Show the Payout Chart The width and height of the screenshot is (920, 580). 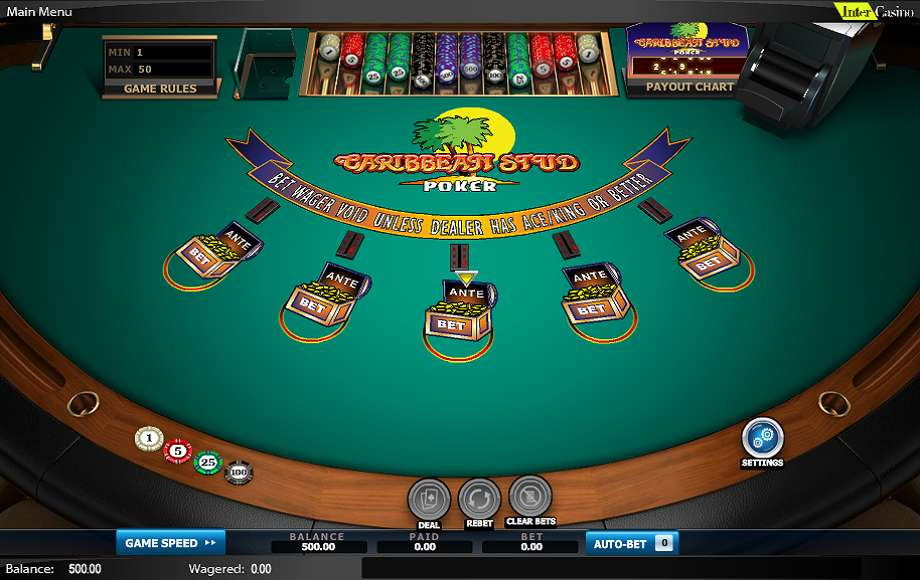pyautogui.click(x=689, y=87)
